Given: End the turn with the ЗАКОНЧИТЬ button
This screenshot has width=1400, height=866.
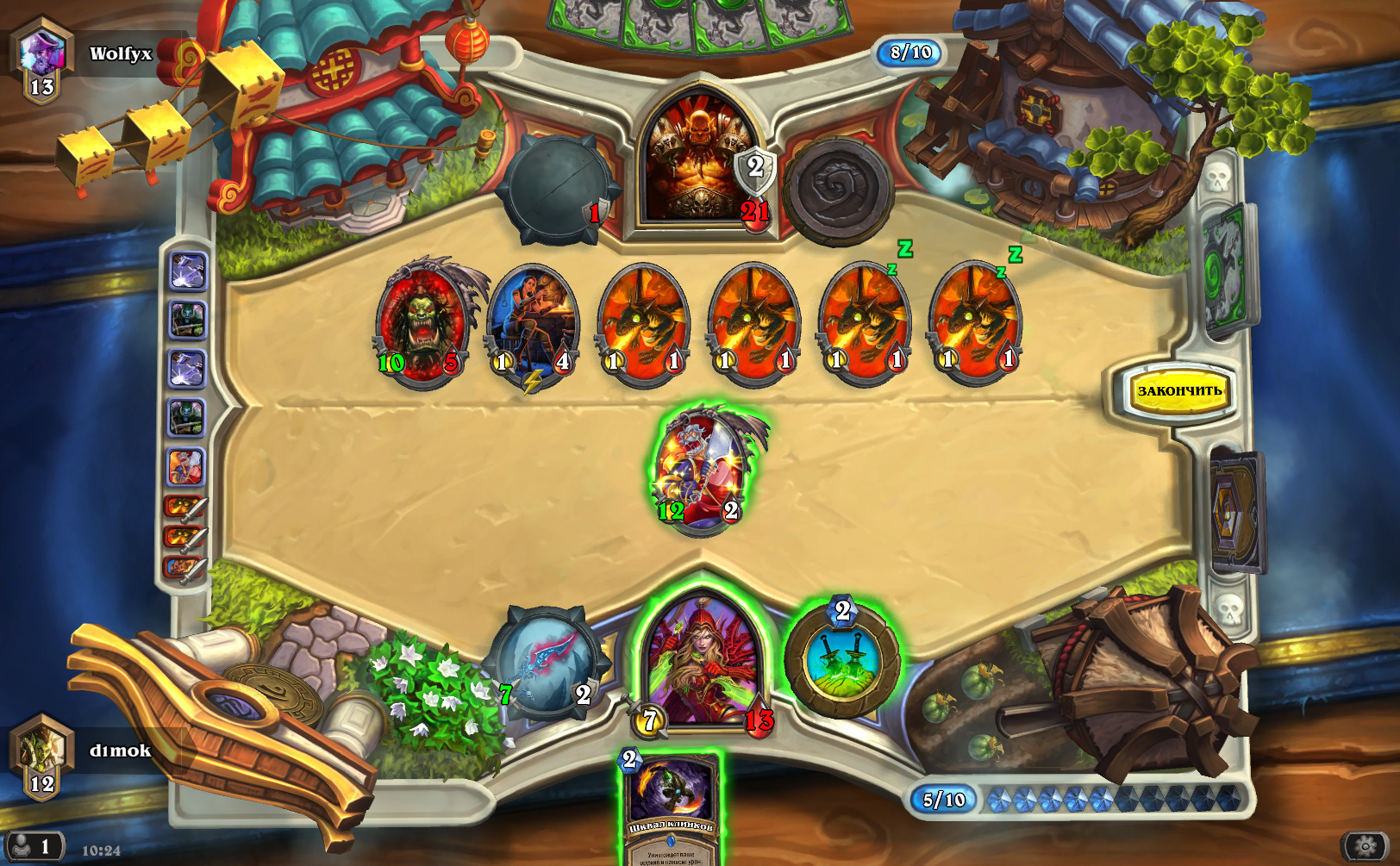Looking at the screenshot, I should point(1178,391).
